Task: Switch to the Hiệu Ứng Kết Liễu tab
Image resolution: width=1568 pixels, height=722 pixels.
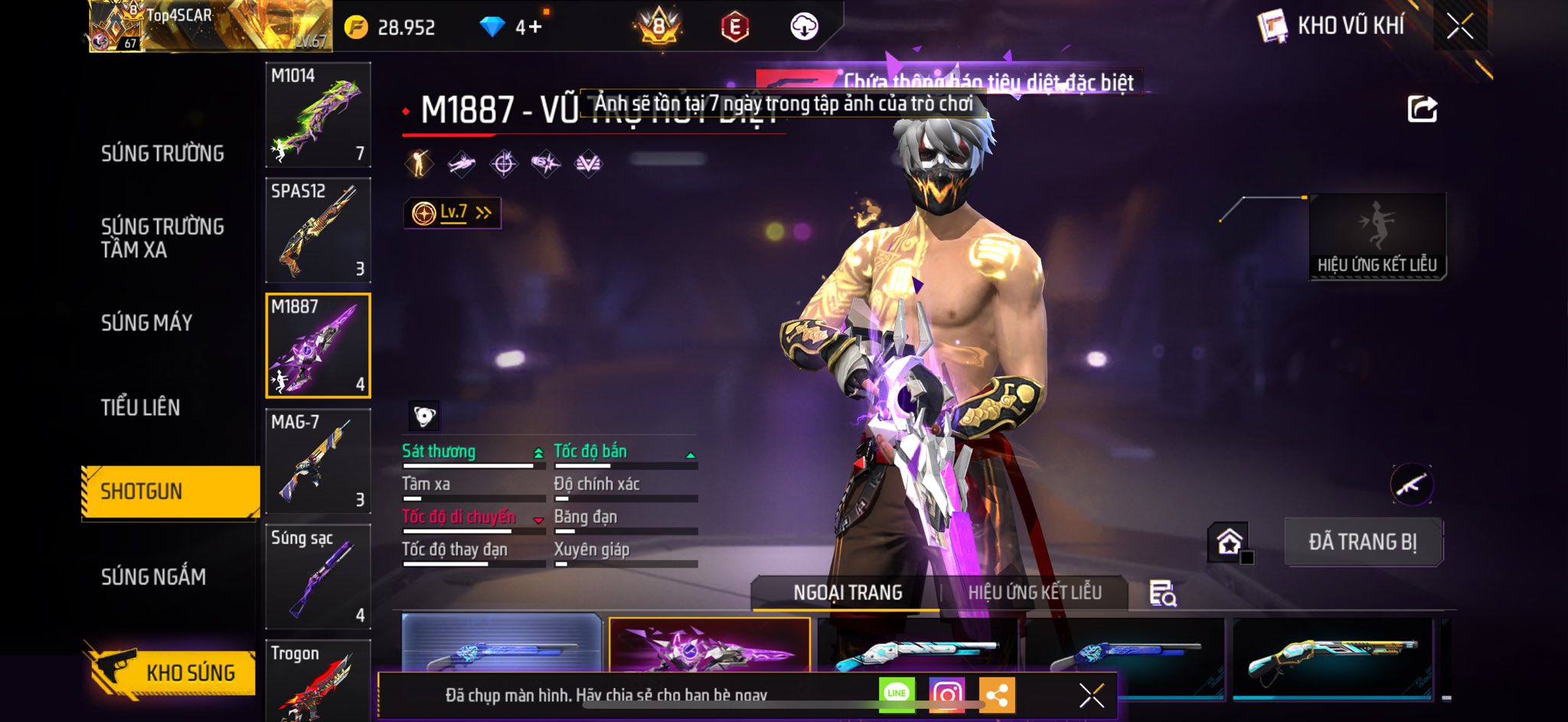Action: [x=1034, y=593]
